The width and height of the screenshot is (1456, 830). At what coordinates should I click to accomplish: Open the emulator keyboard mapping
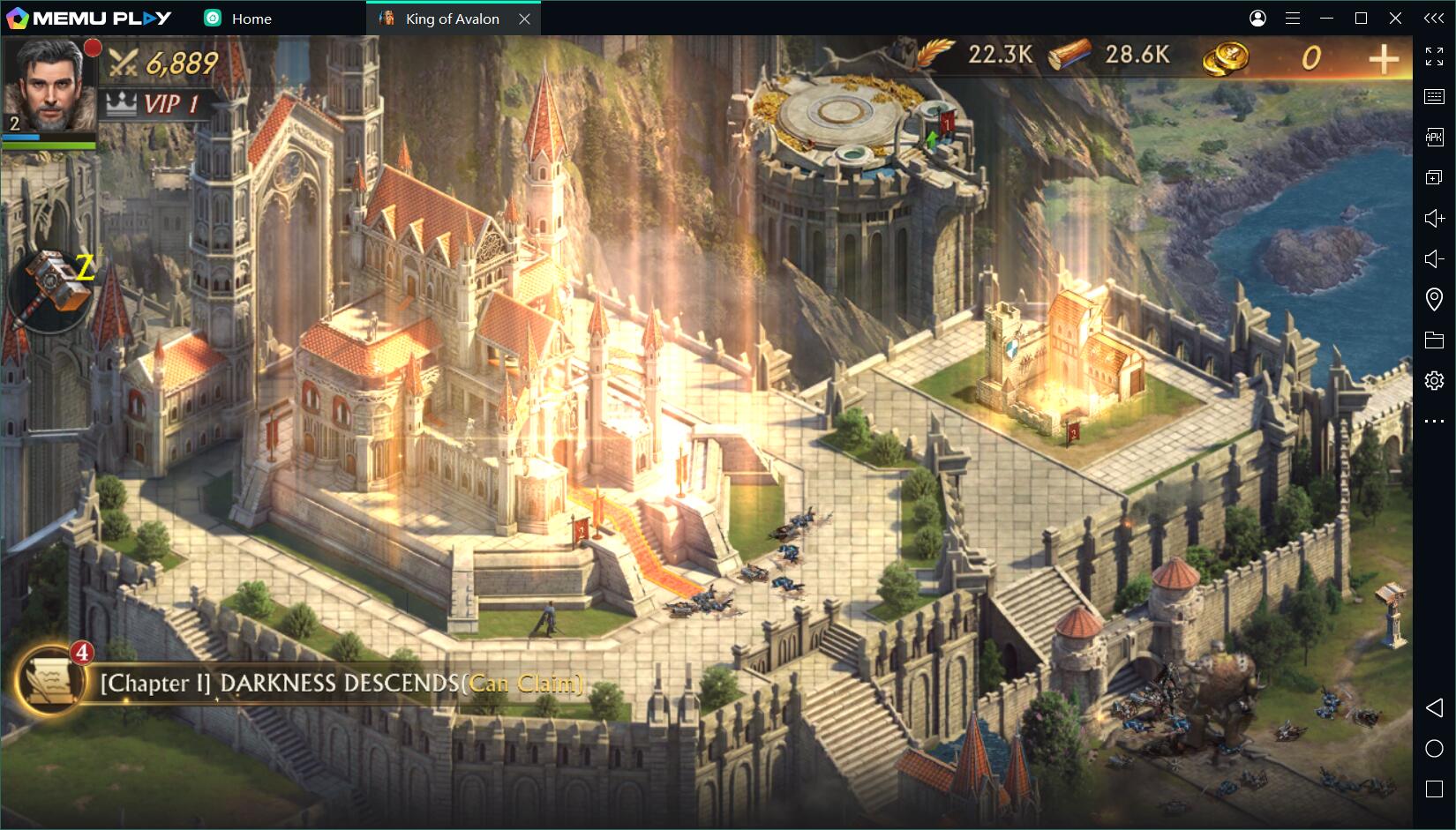click(x=1434, y=96)
